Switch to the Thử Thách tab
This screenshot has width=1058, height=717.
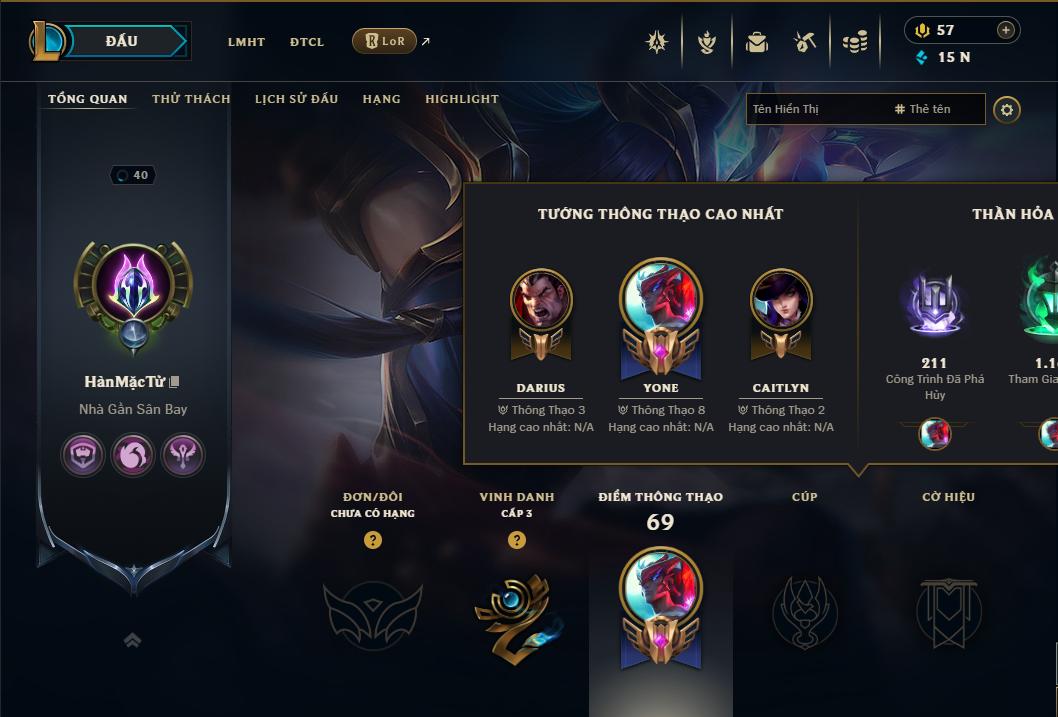pyautogui.click(x=191, y=99)
